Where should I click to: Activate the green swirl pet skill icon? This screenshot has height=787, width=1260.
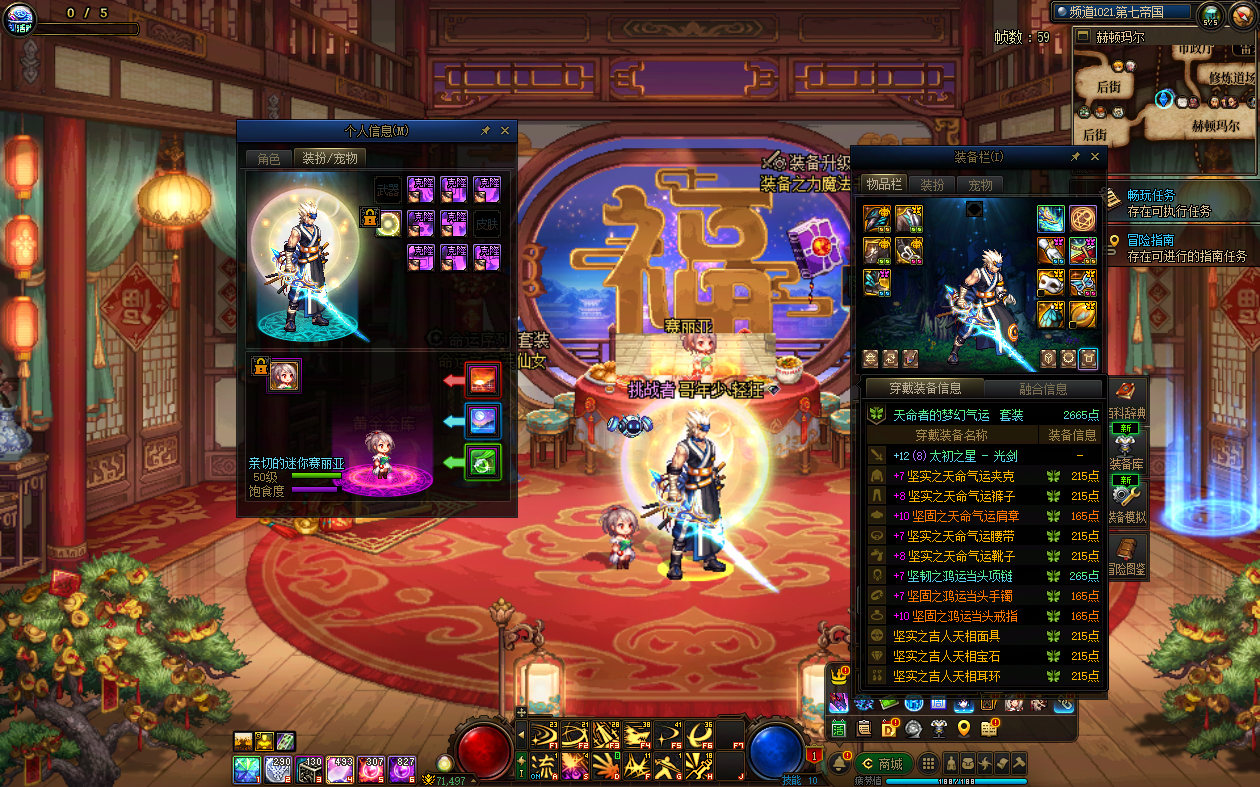[484, 462]
